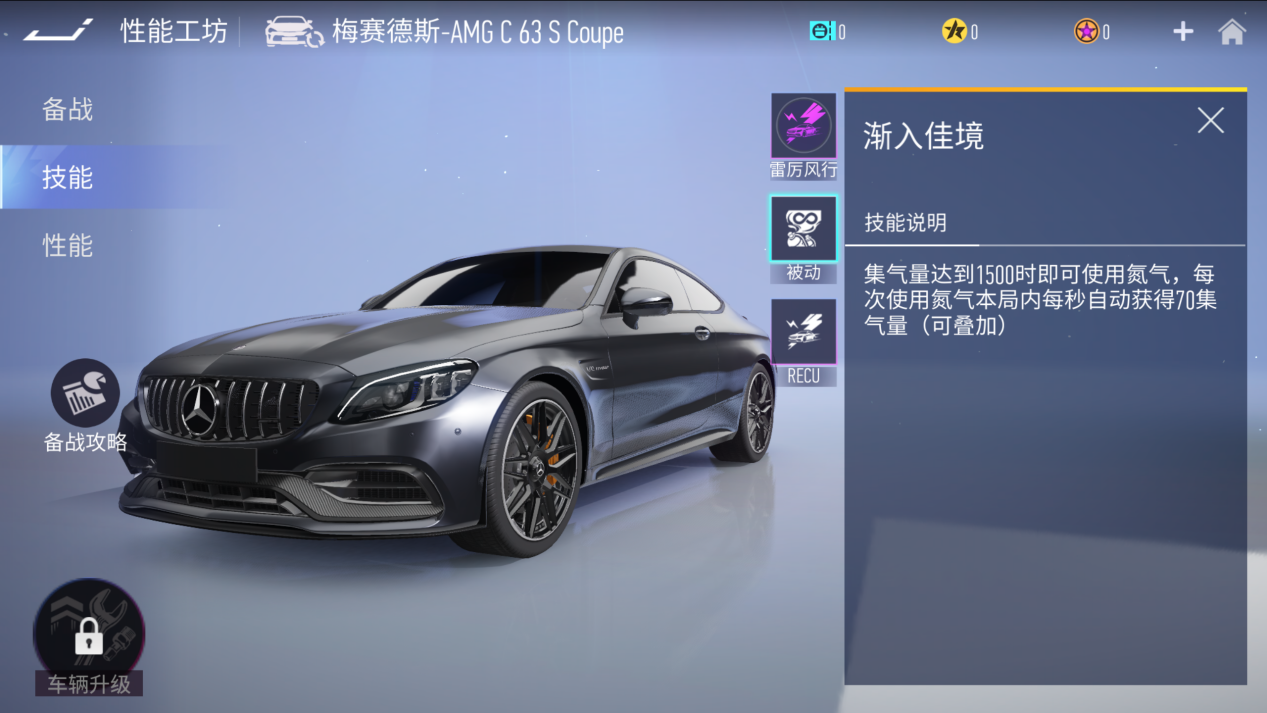Go back using the top-left arrow
Image resolution: width=1267 pixels, height=713 pixels.
coord(58,31)
